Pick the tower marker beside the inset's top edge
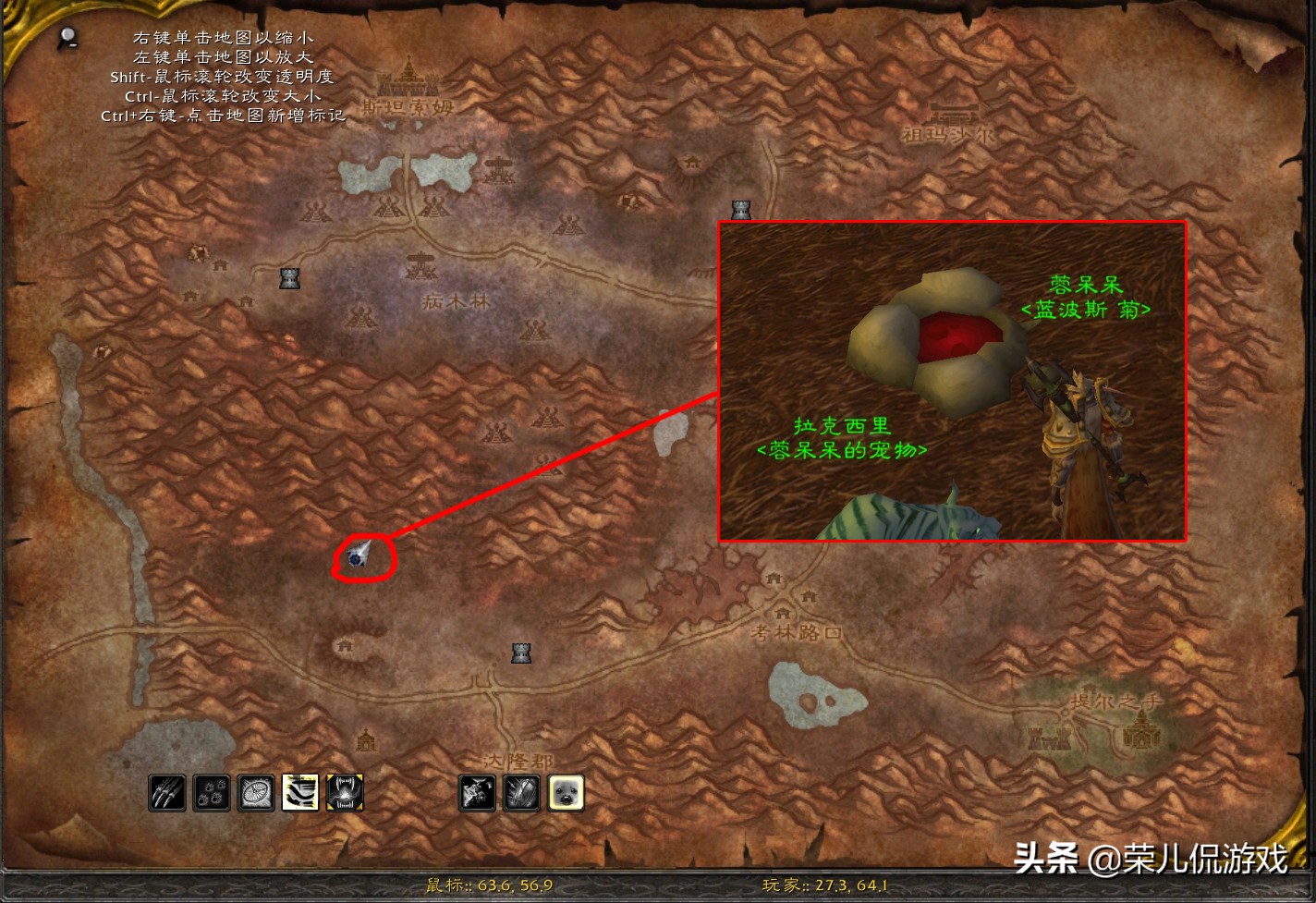The image size is (1316, 903). 740,211
